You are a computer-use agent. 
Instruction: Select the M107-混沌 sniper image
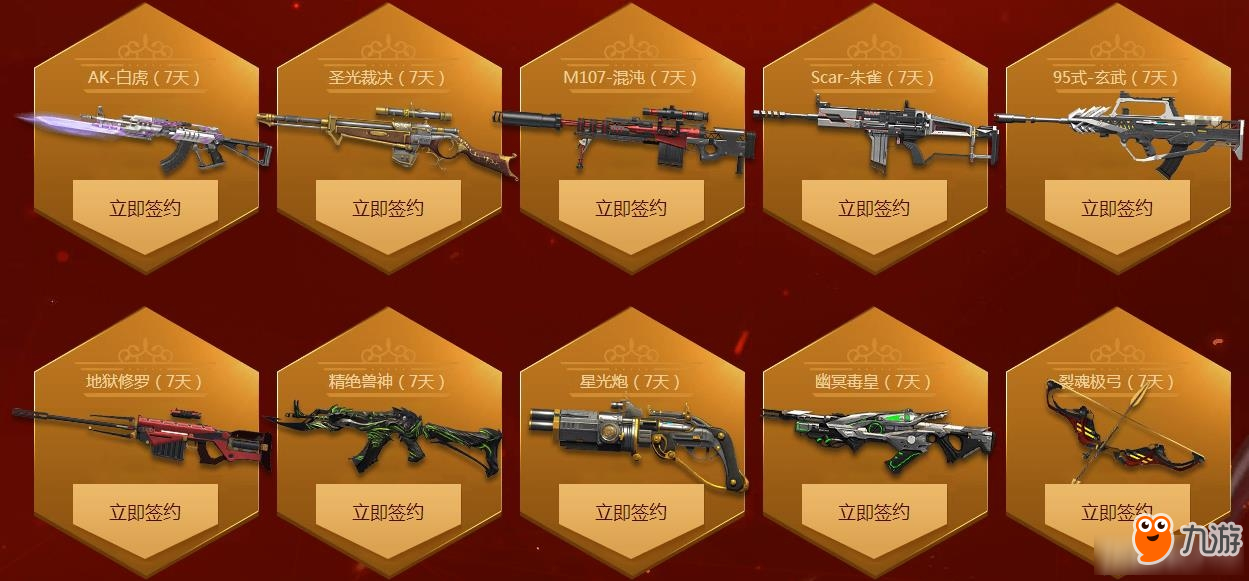tap(628, 138)
